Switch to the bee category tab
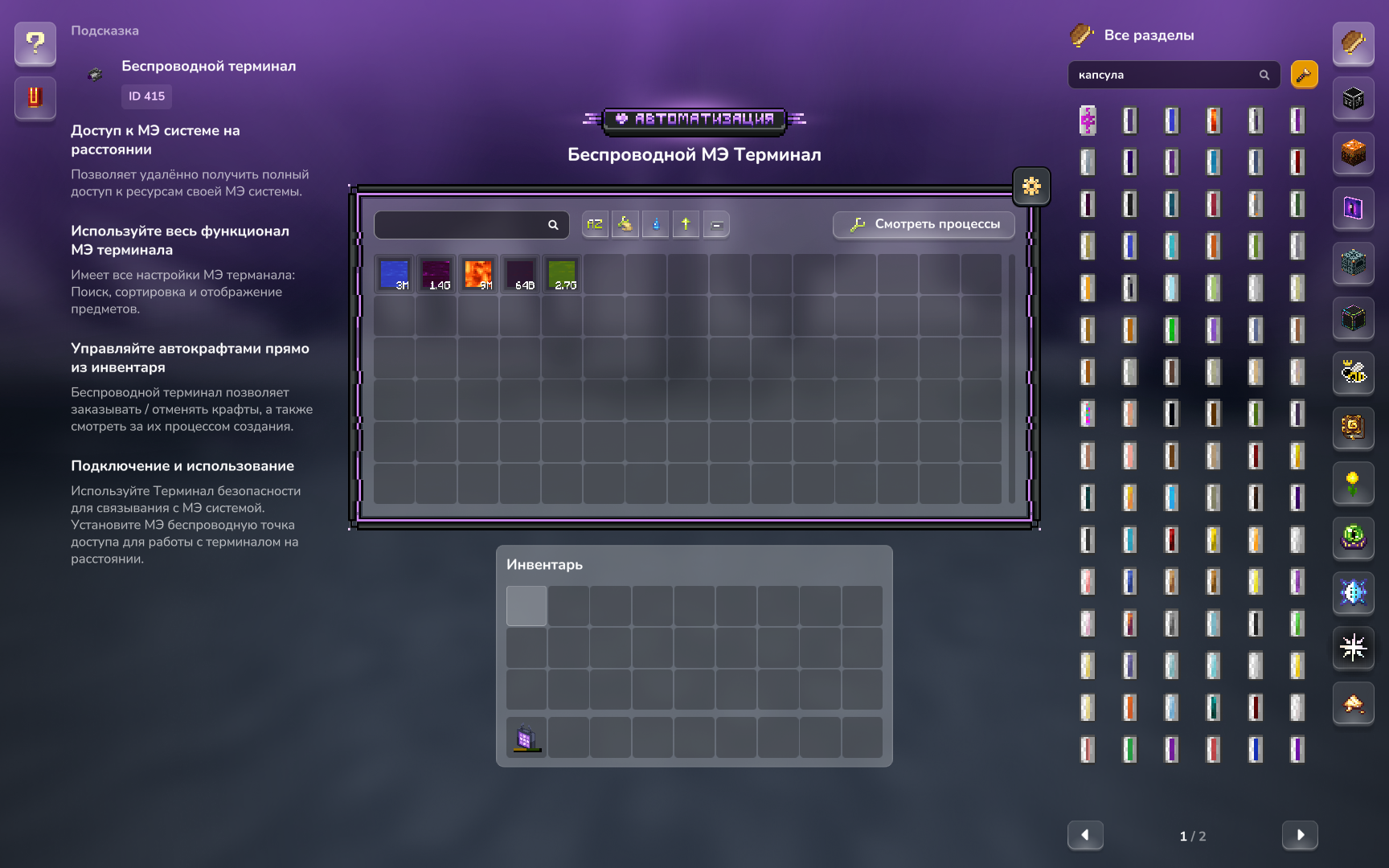 [1354, 373]
